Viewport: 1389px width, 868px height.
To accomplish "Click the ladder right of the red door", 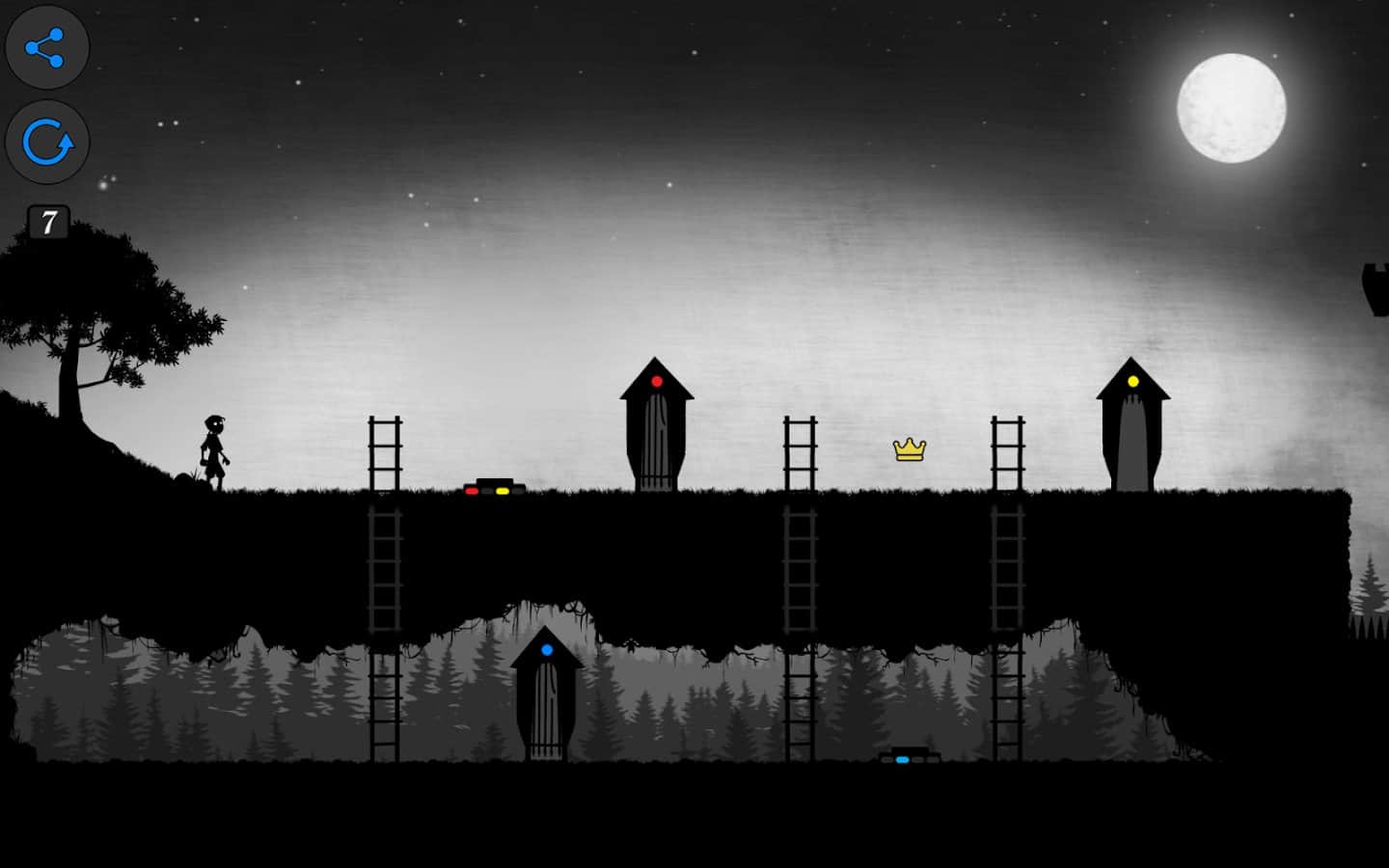I will pyautogui.click(x=799, y=451).
